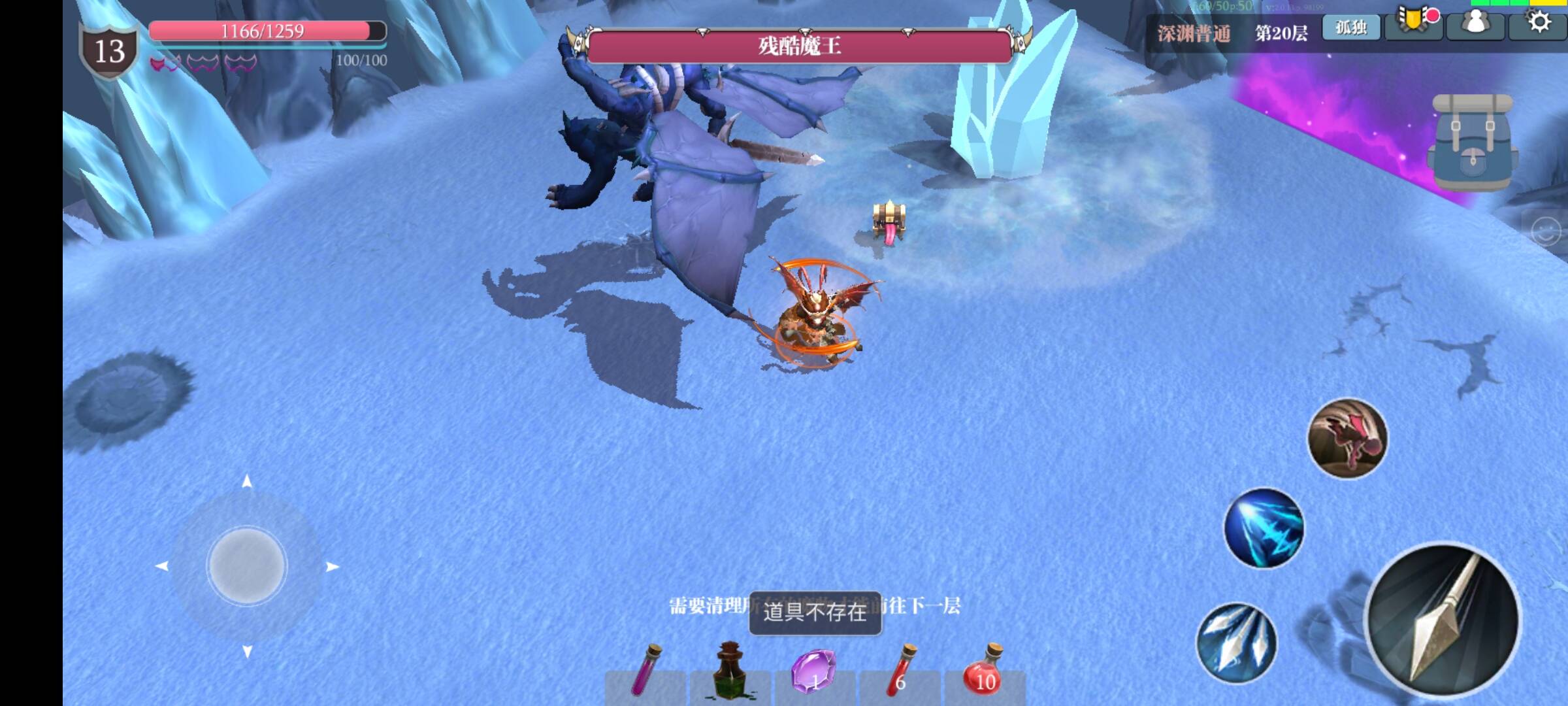This screenshot has width=1568, height=706.
Task: Tap the smiley face emote icon
Action: tap(1546, 231)
